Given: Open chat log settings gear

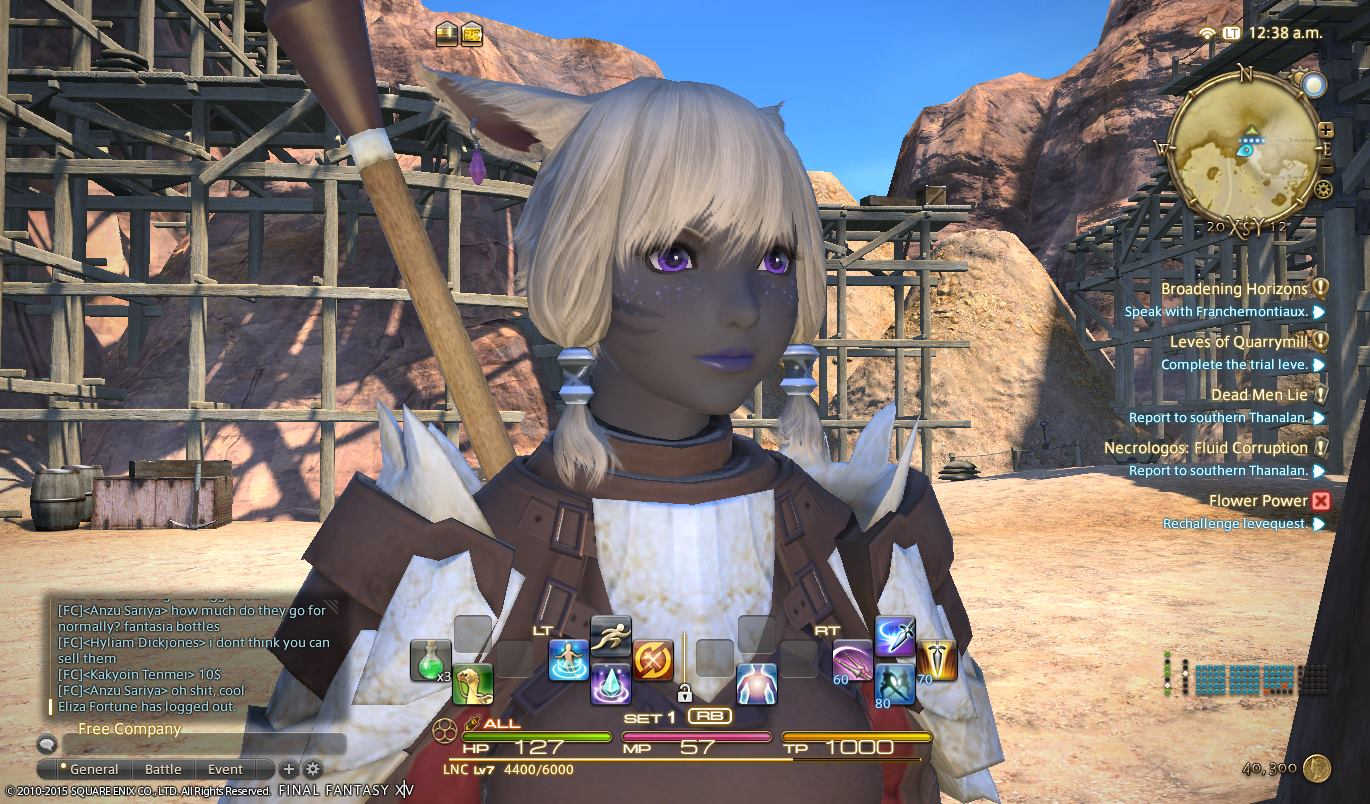Looking at the screenshot, I should coord(313,769).
